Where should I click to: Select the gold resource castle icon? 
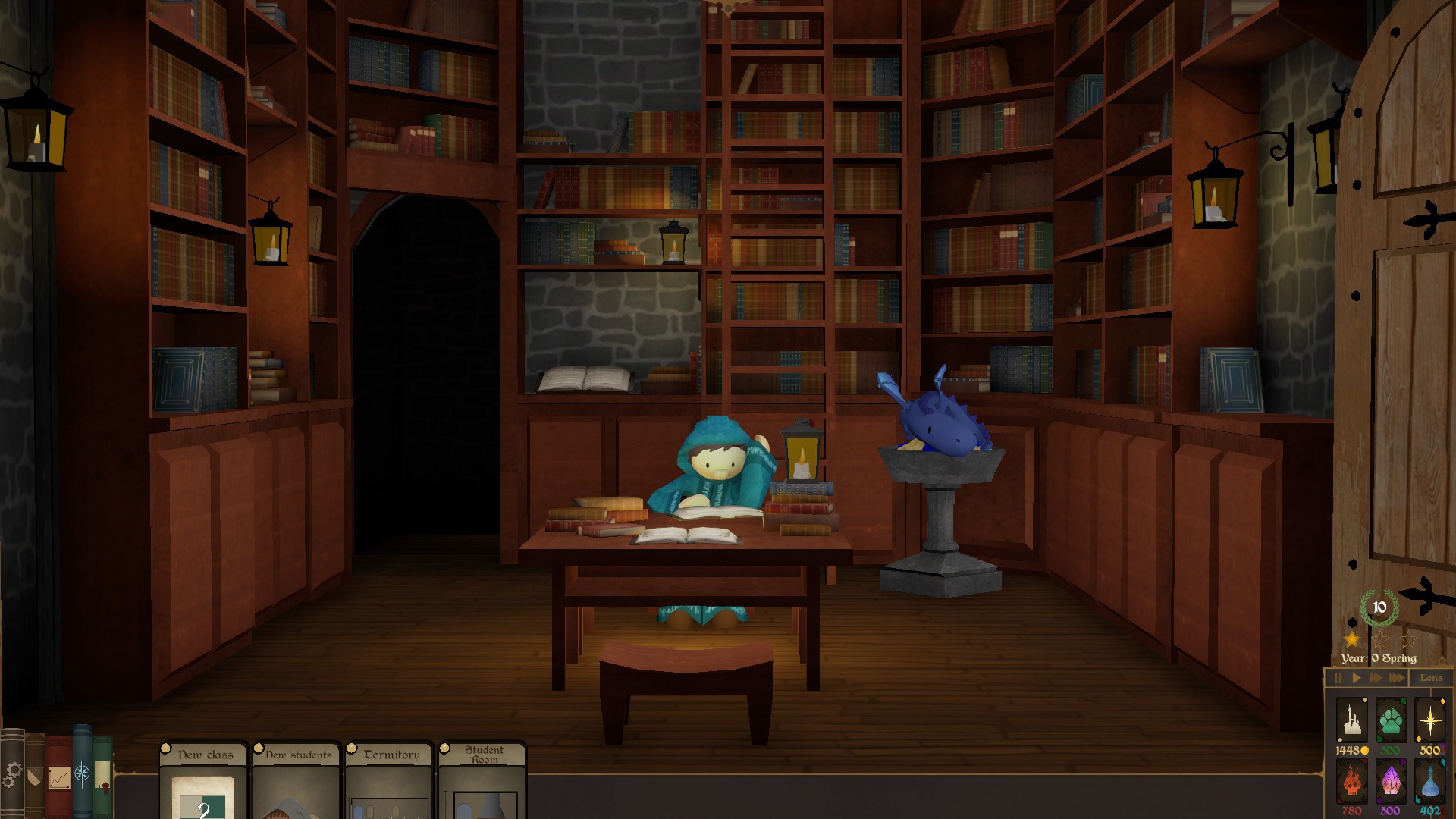pos(1352,720)
